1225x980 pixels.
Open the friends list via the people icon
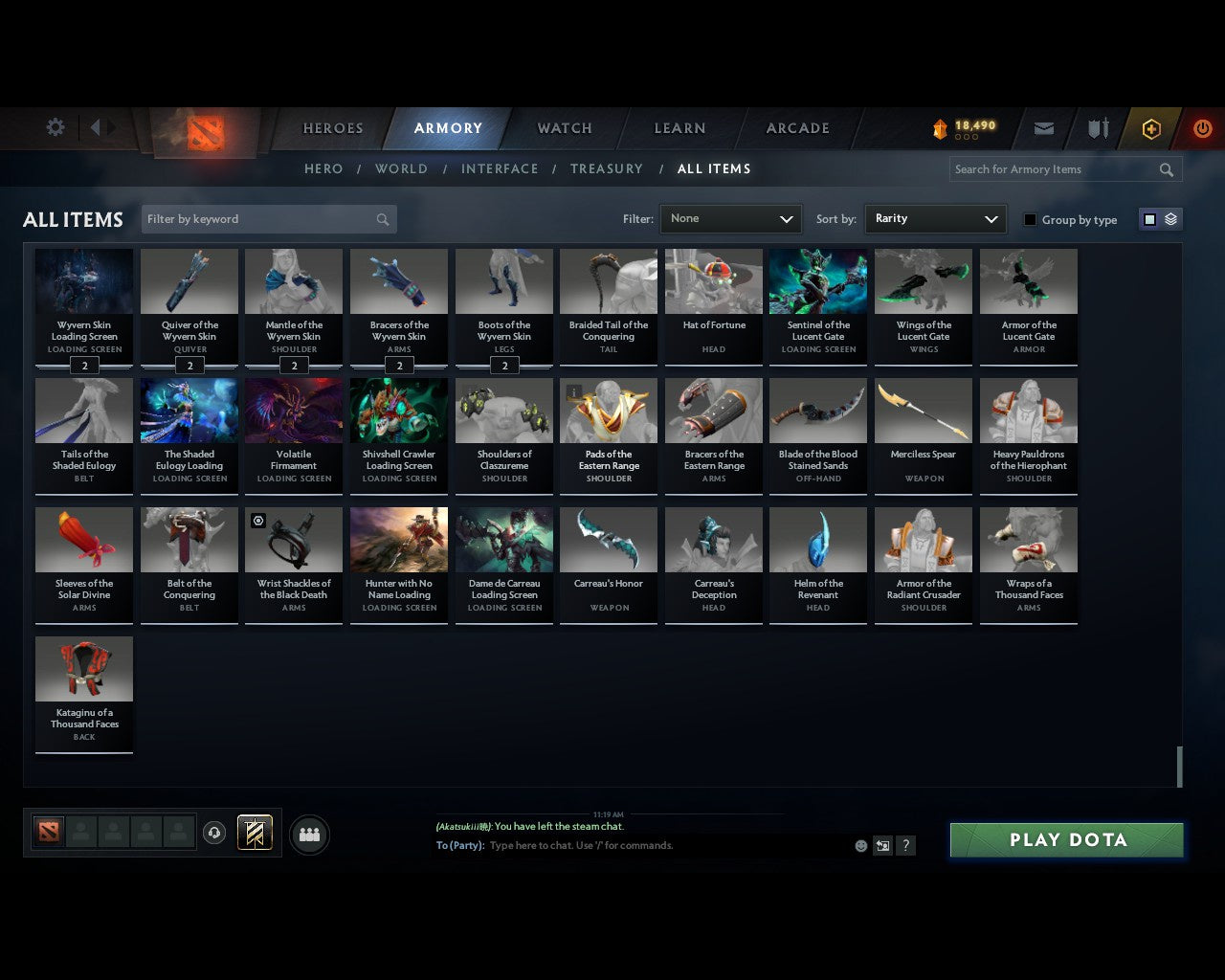point(308,834)
